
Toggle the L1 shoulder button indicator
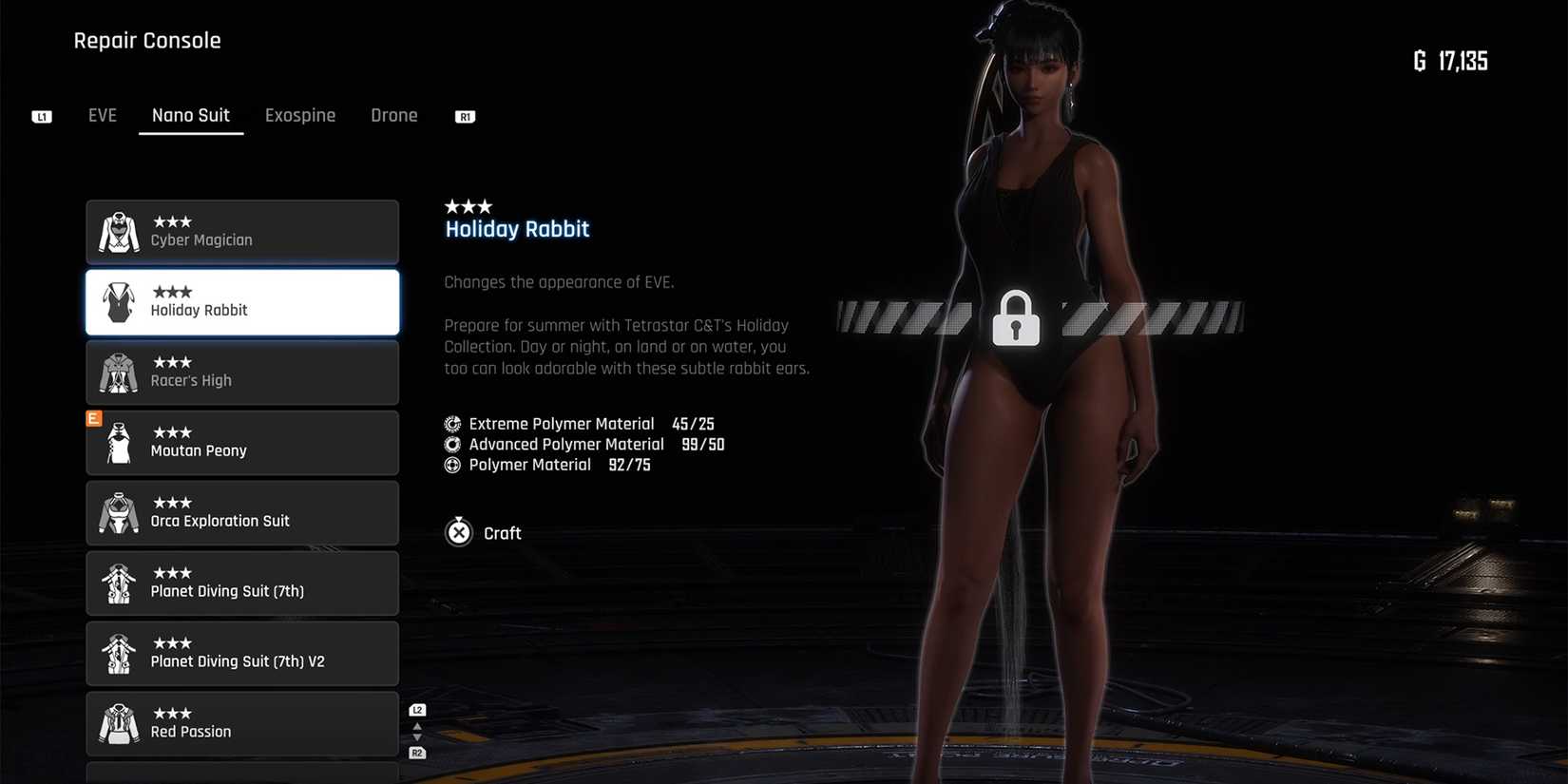point(41,116)
